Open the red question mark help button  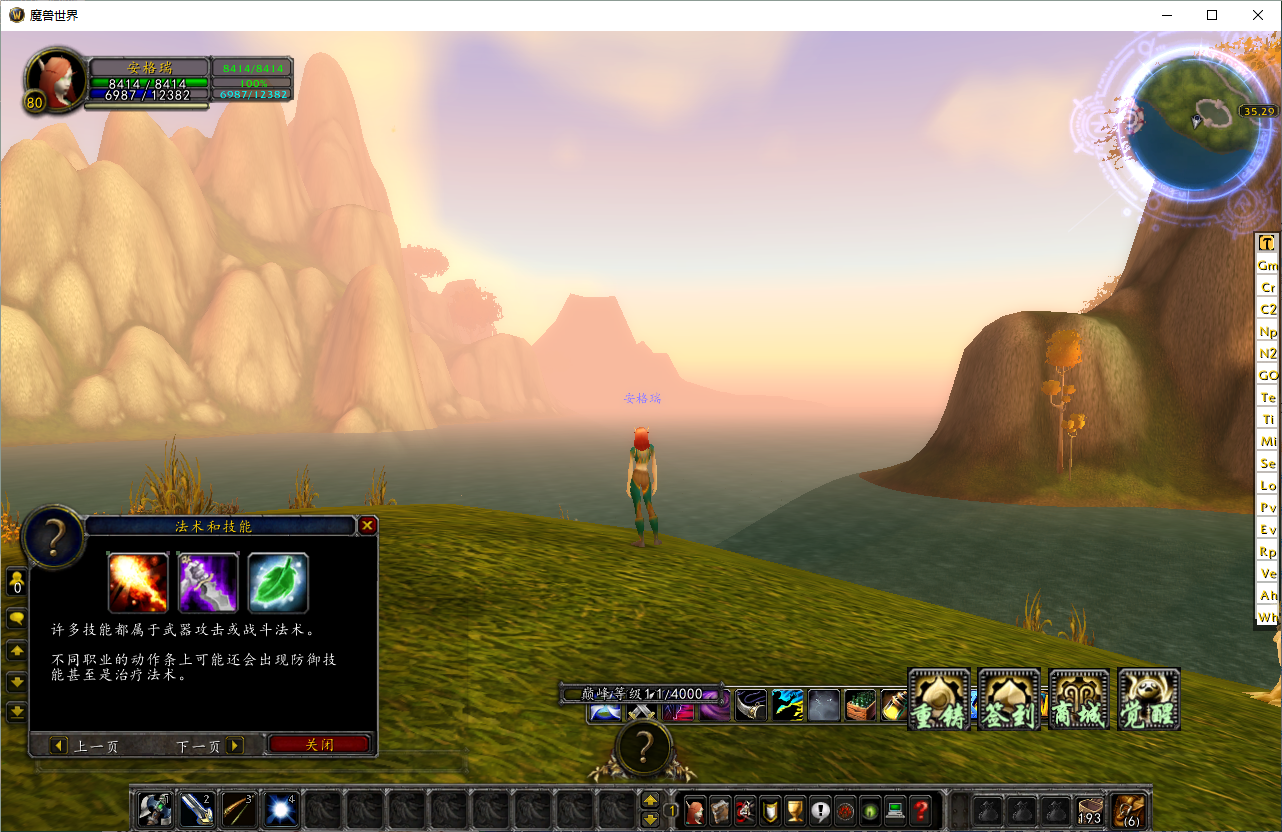click(x=921, y=810)
